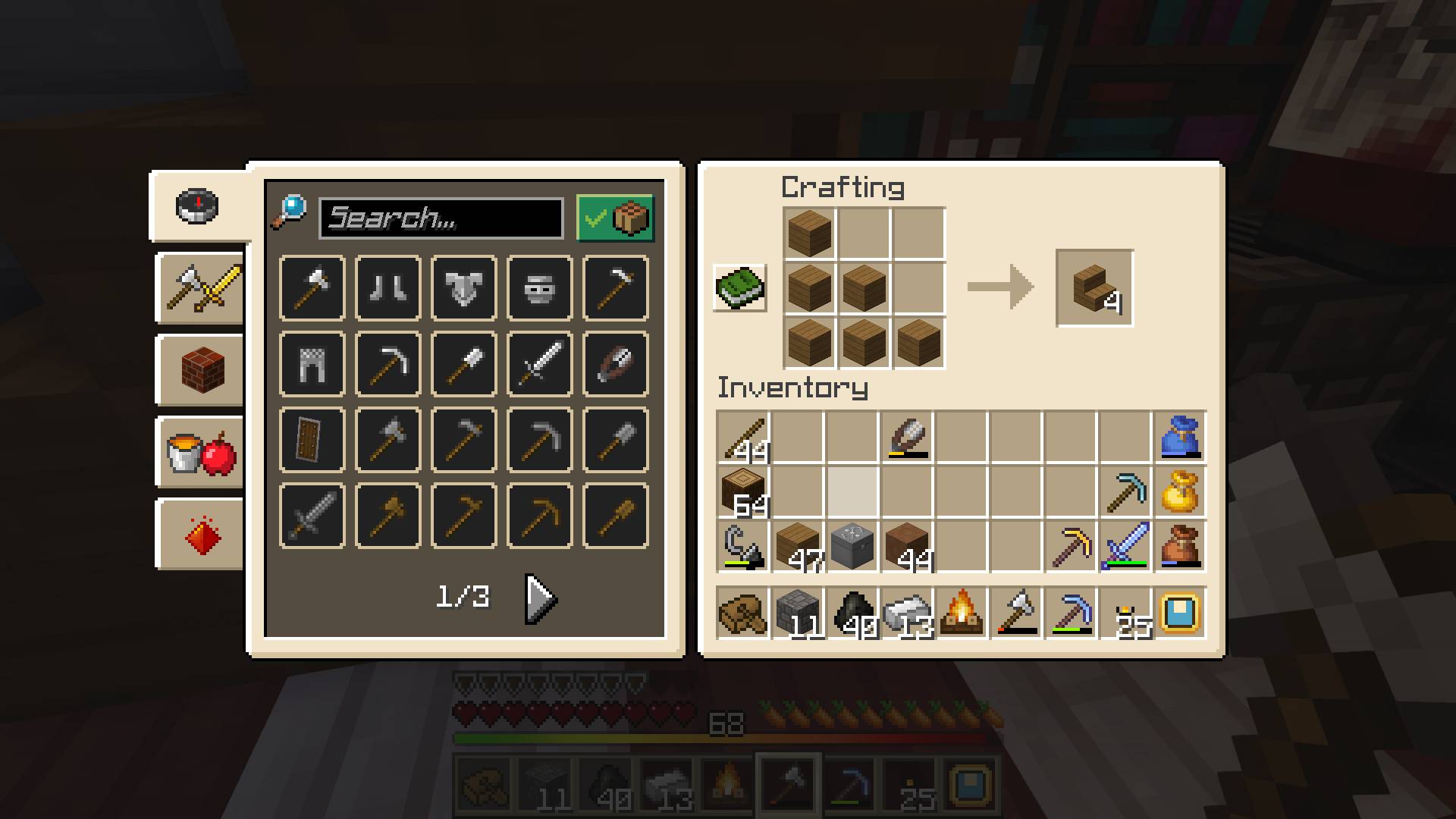The height and width of the screenshot is (819, 1456).
Task: Open the redstone tab
Action: click(199, 533)
